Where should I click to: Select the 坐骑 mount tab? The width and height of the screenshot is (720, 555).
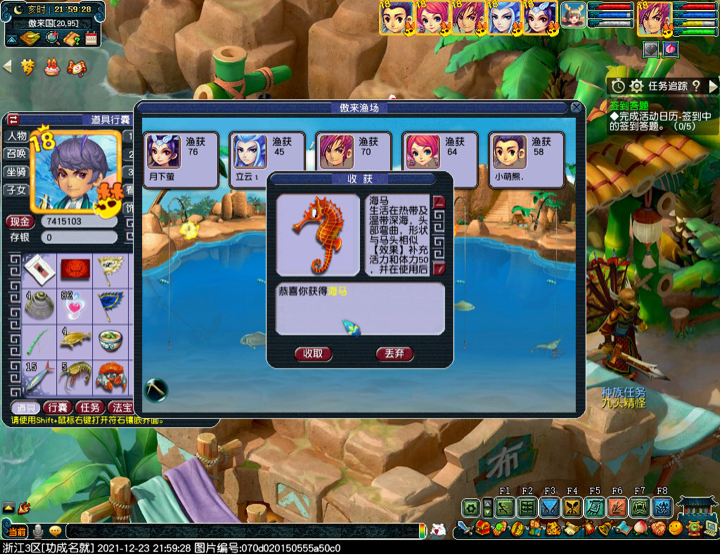17,172
